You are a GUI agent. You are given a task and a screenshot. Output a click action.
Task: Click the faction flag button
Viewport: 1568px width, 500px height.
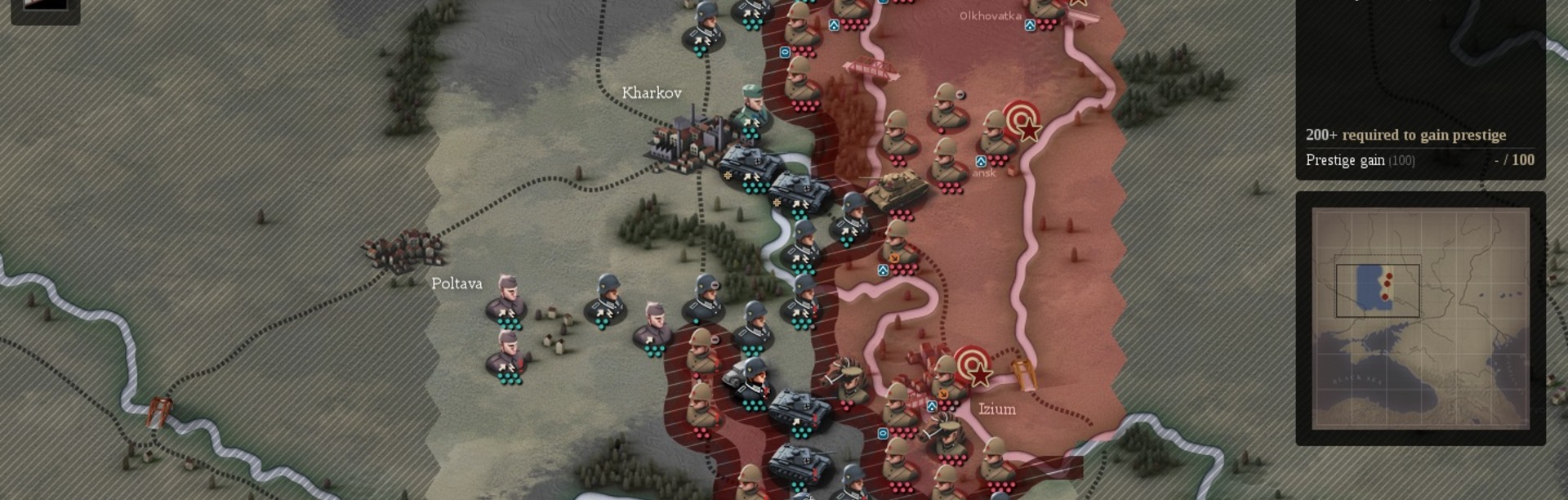click(45, 8)
